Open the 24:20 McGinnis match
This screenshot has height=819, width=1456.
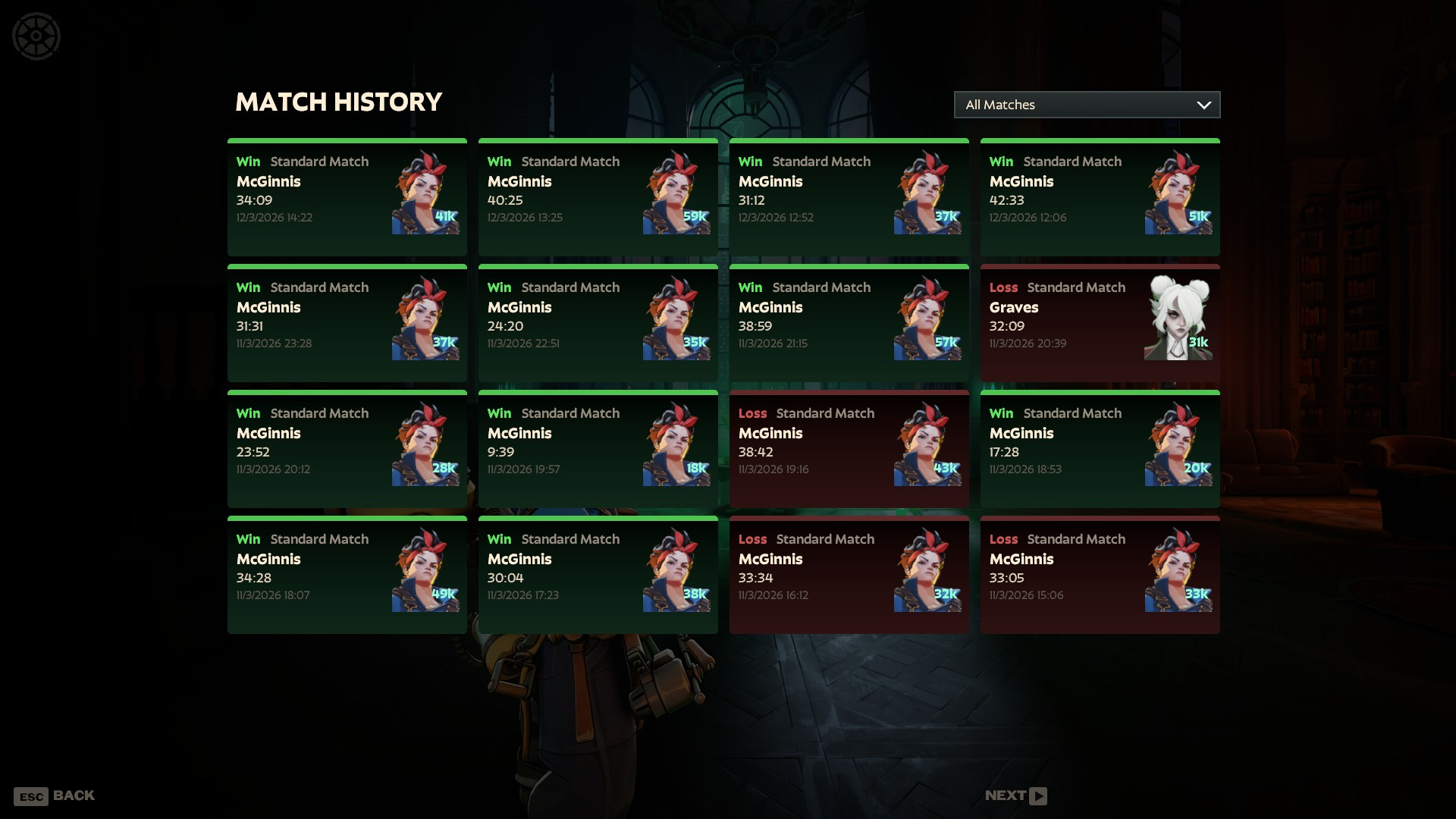click(x=598, y=323)
